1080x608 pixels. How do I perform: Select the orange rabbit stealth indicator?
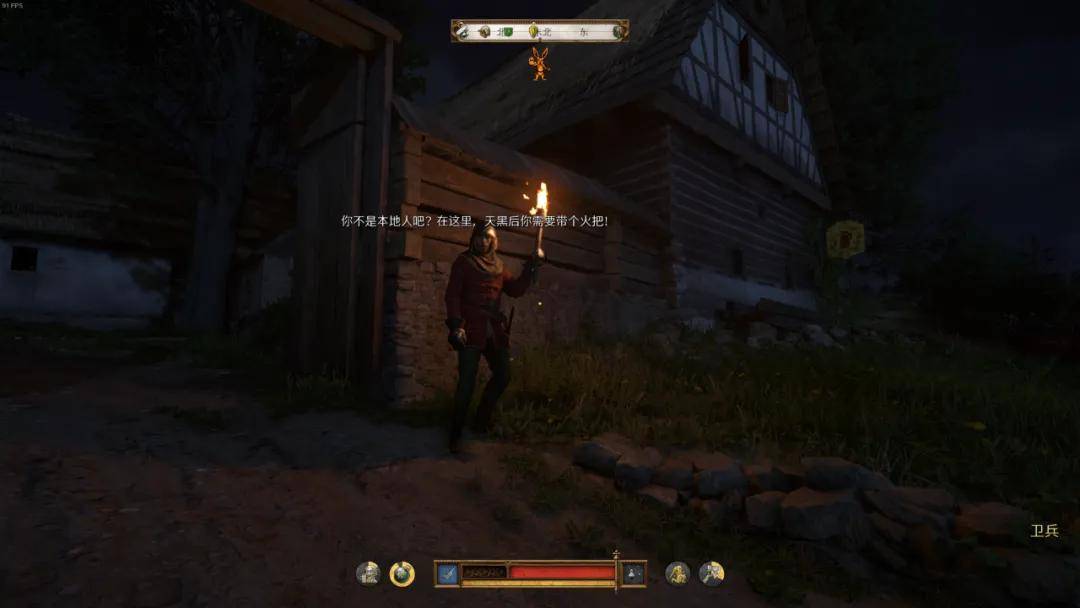(540, 63)
